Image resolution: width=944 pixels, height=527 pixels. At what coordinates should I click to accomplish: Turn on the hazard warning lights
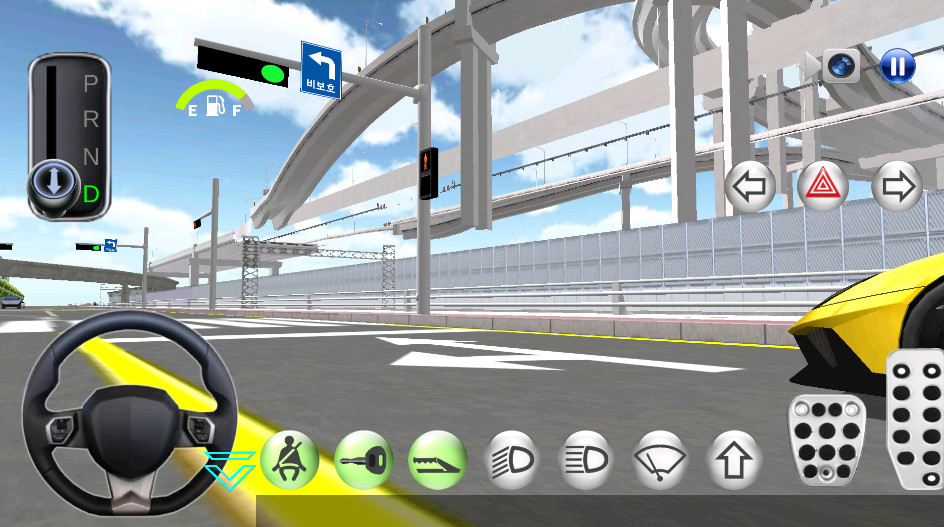pyautogui.click(x=823, y=186)
